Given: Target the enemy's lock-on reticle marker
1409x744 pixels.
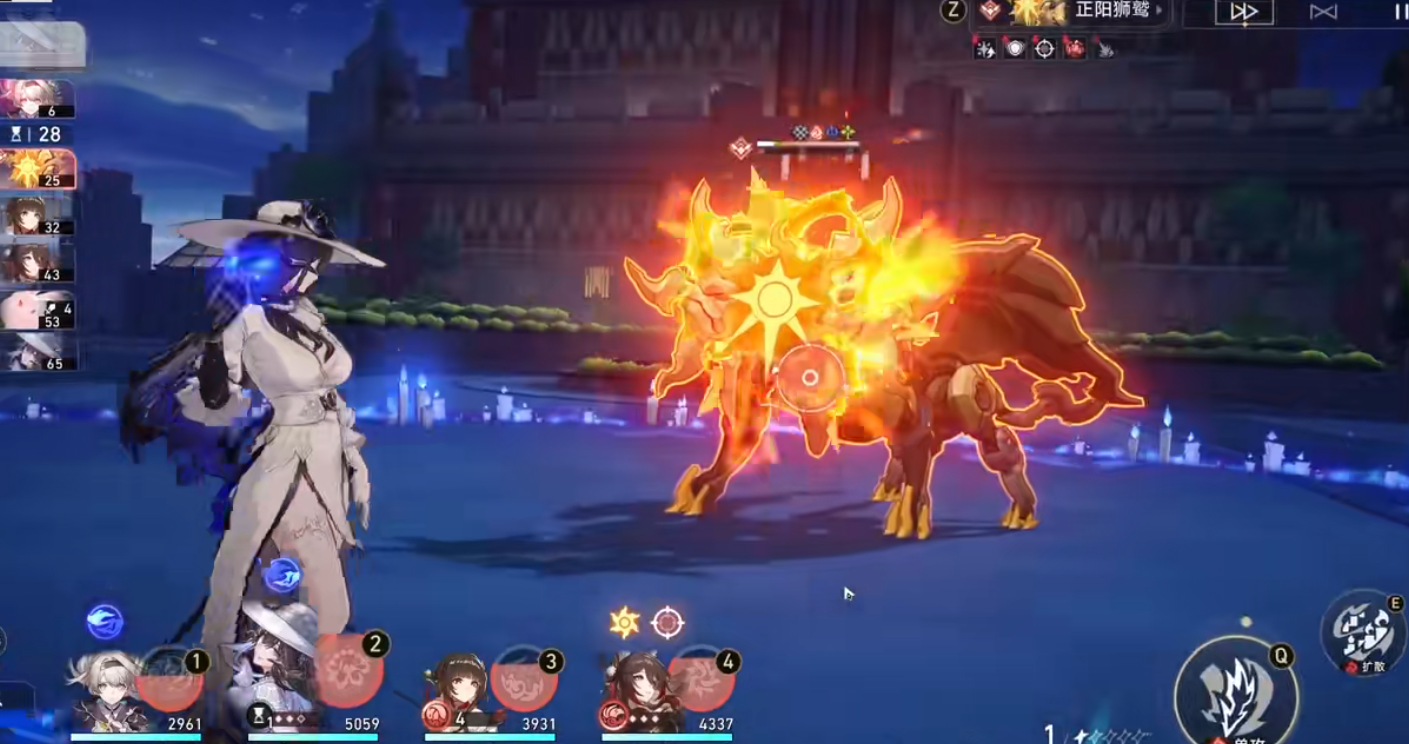Looking at the screenshot, I should [x=810, y=378].
